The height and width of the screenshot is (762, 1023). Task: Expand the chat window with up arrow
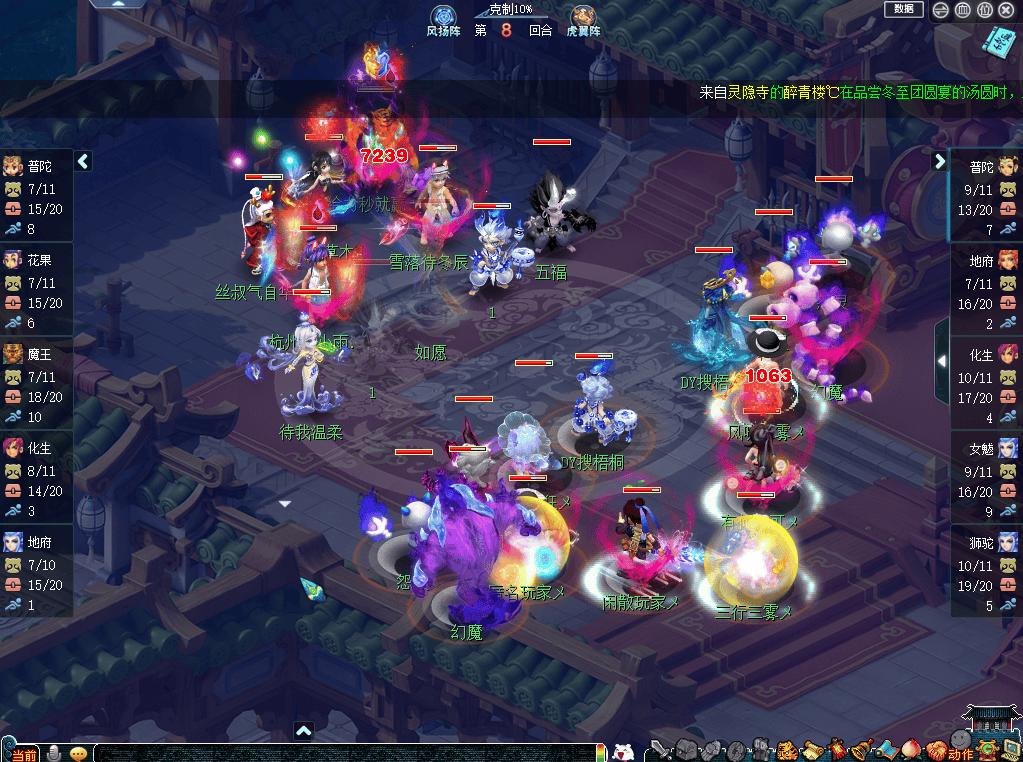(x=304, y=732)
